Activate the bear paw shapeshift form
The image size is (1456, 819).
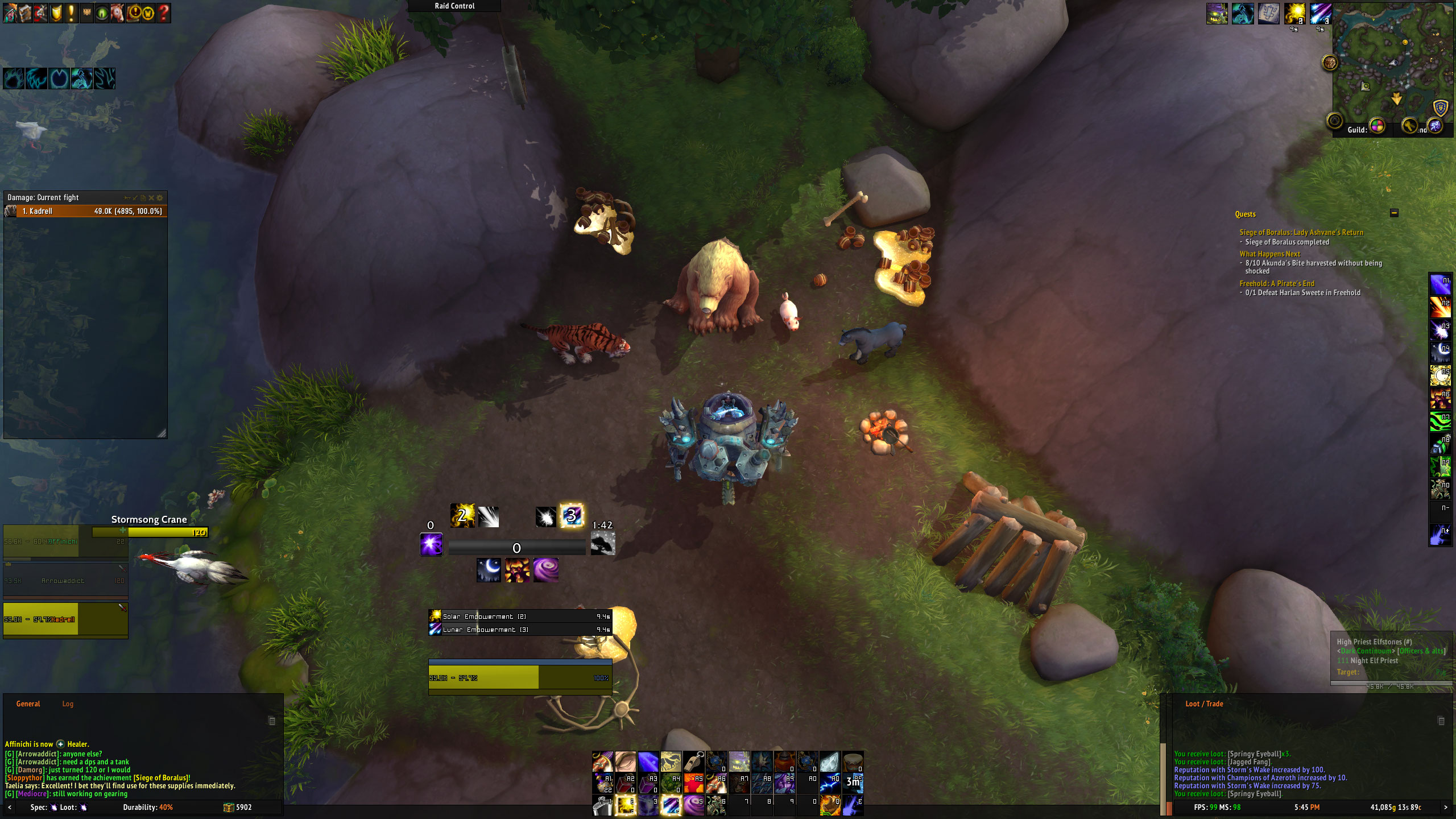pos(14,78)
